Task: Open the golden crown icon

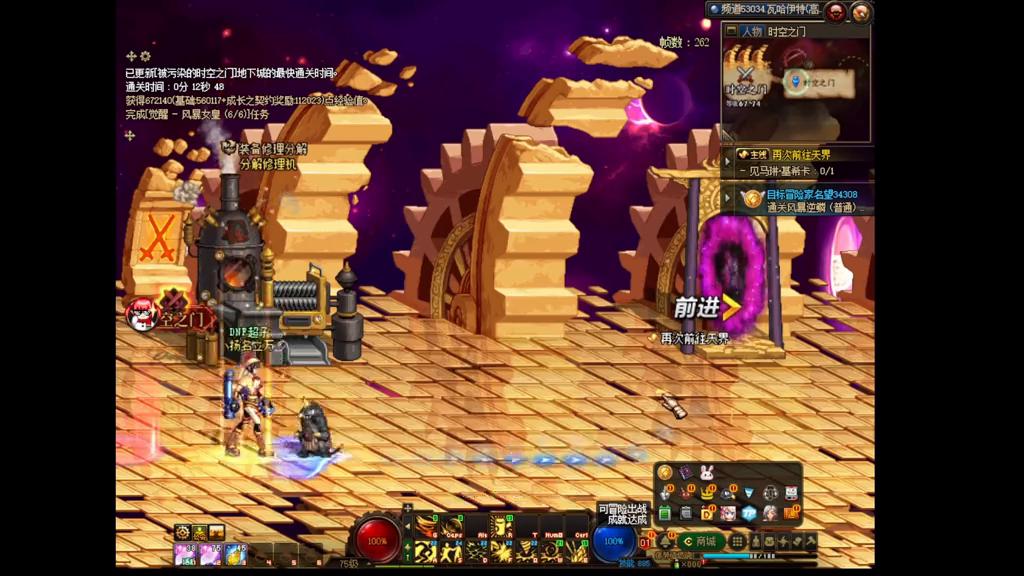Action: [x=707, y=493]
